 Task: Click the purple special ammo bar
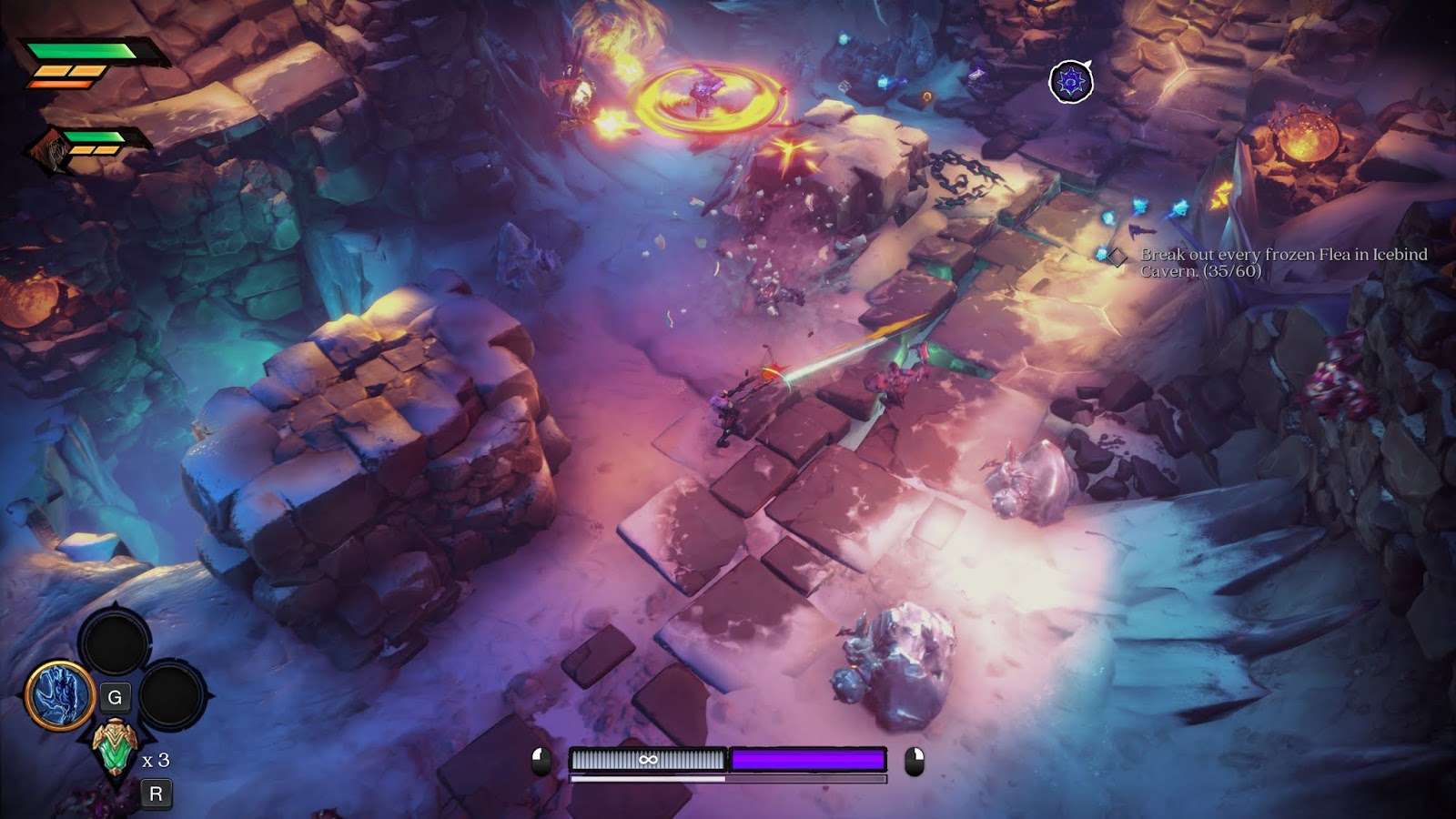coord(808,760)
